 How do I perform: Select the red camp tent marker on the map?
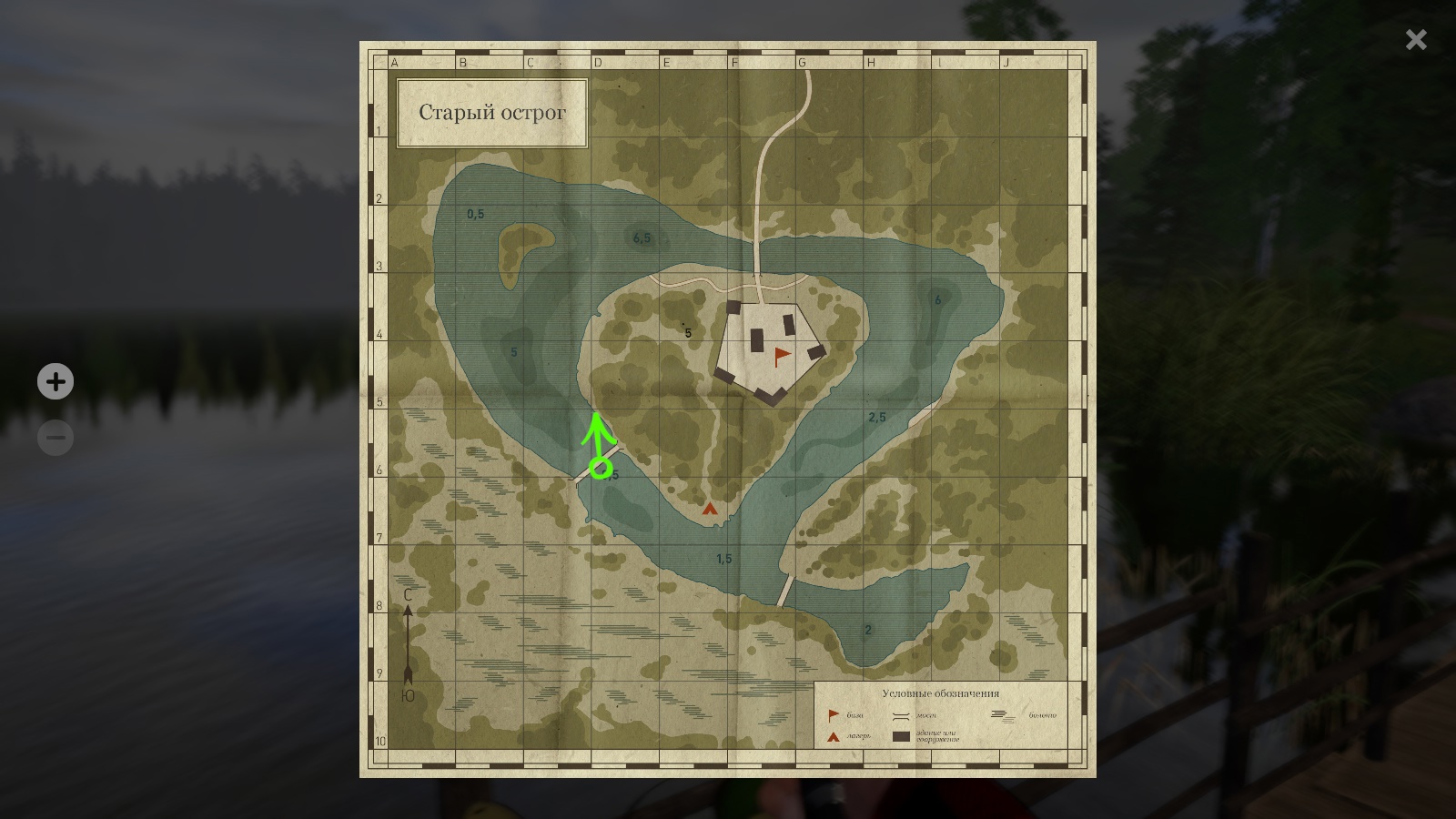coord(710,509)
